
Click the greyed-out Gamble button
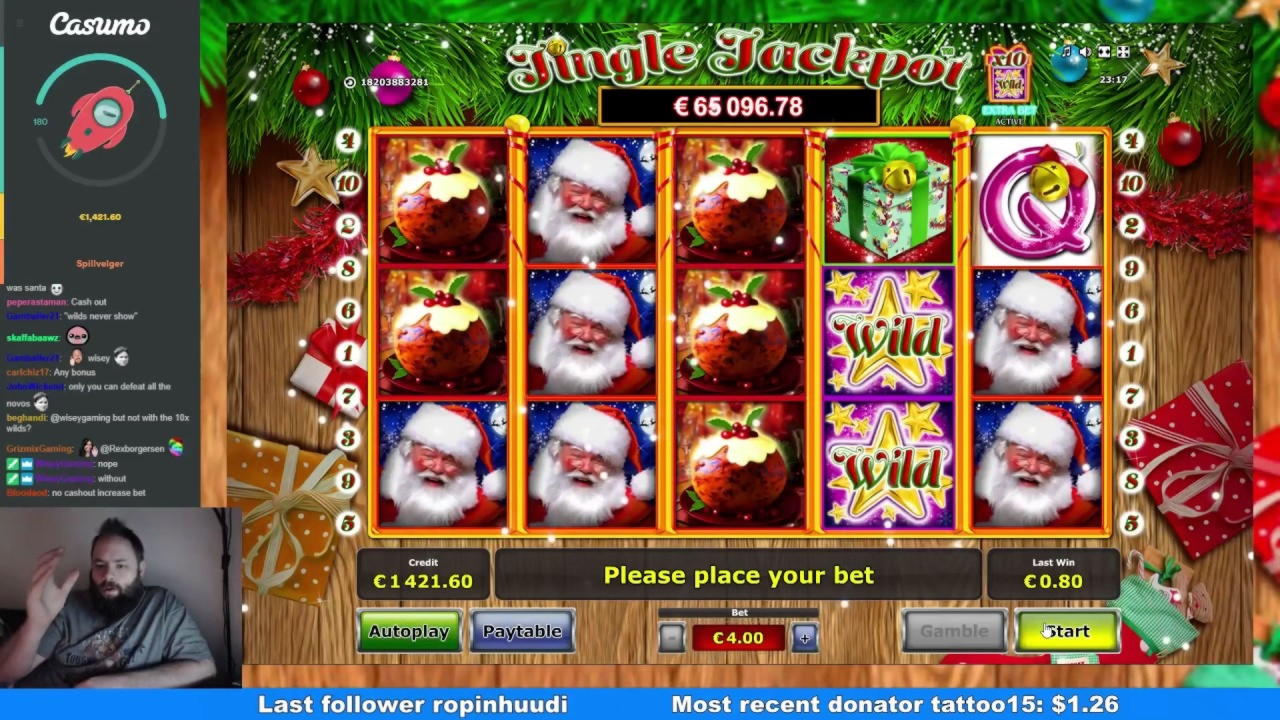point(954,630)
